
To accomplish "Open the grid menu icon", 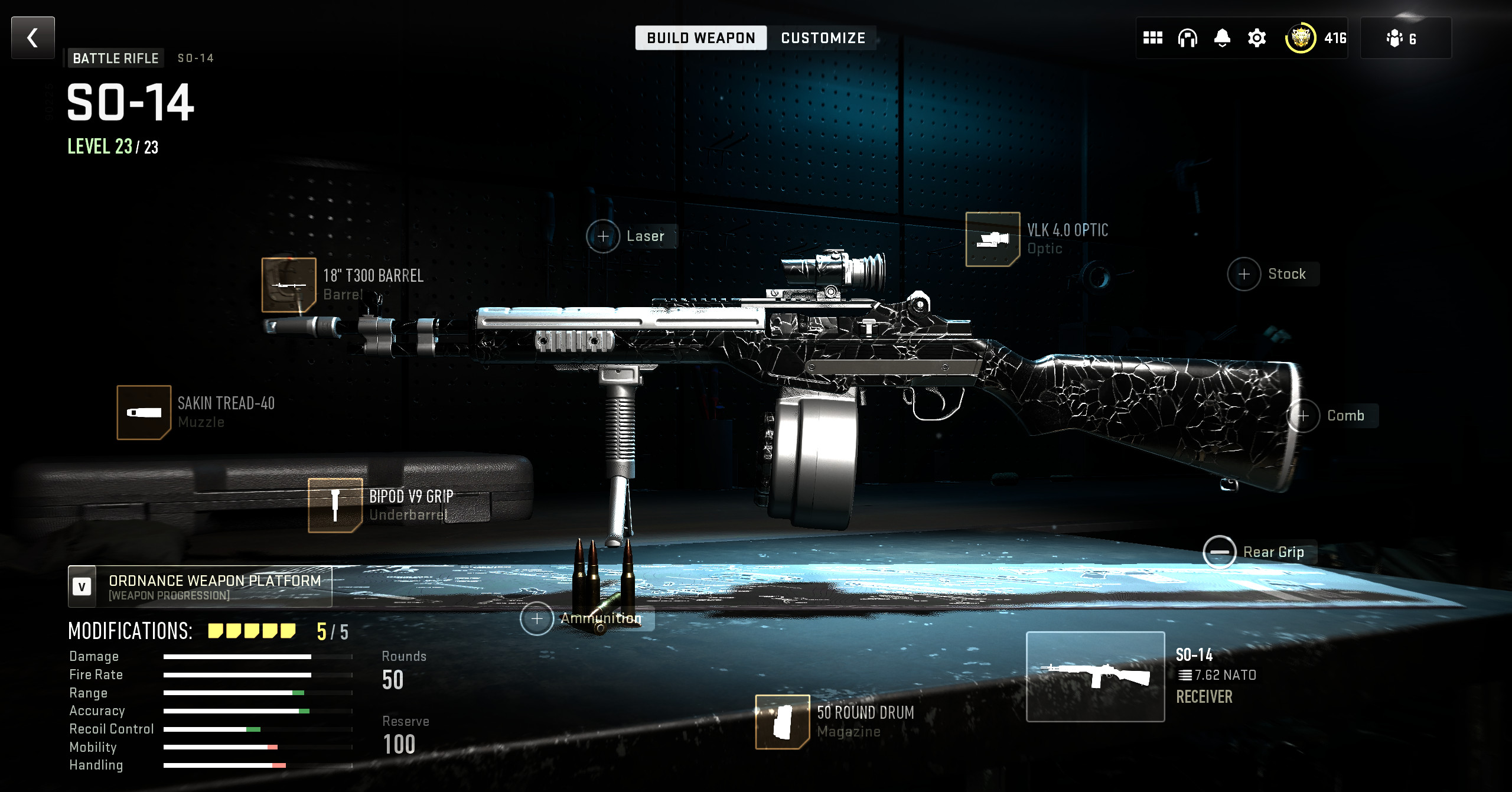I will (x=1152, y=38).
